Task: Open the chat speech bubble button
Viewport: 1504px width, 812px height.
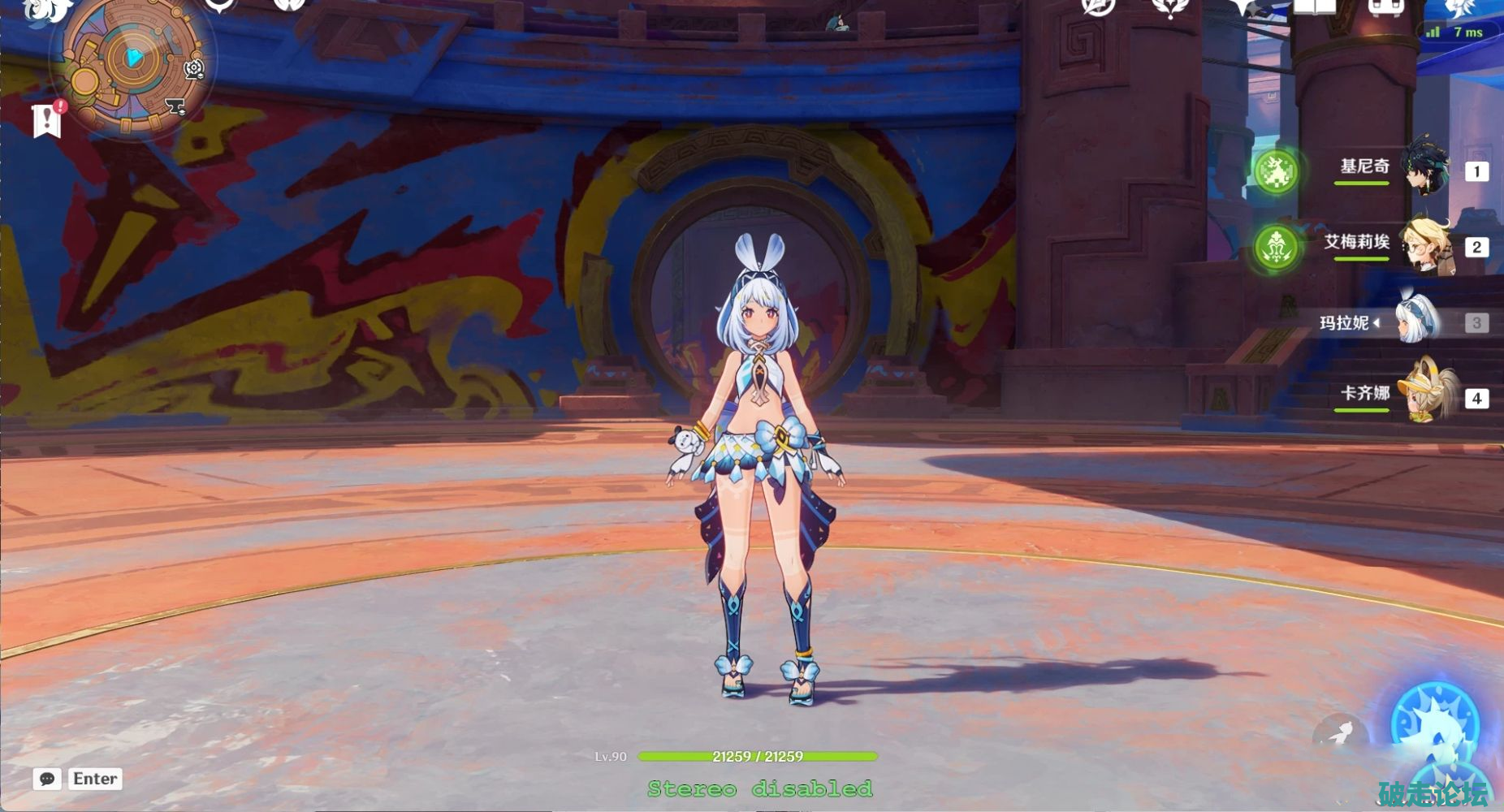Action: [x=47, y=779]
